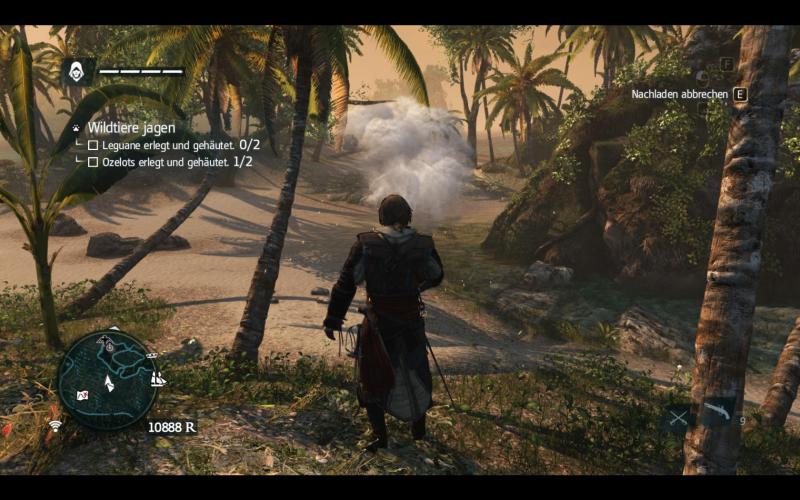Tick the Ozelots erlegt und gehäutet checkbox
The image size is (800, 500).
click(93, 162)
